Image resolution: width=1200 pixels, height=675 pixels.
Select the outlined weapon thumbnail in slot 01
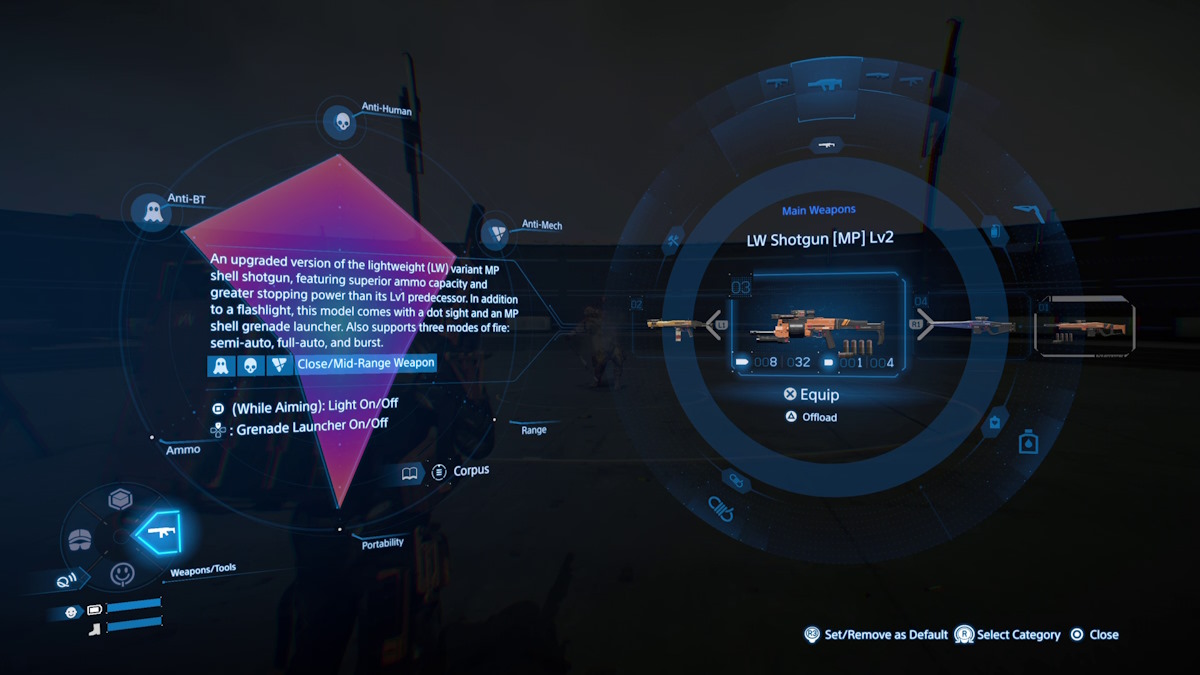1085,326
